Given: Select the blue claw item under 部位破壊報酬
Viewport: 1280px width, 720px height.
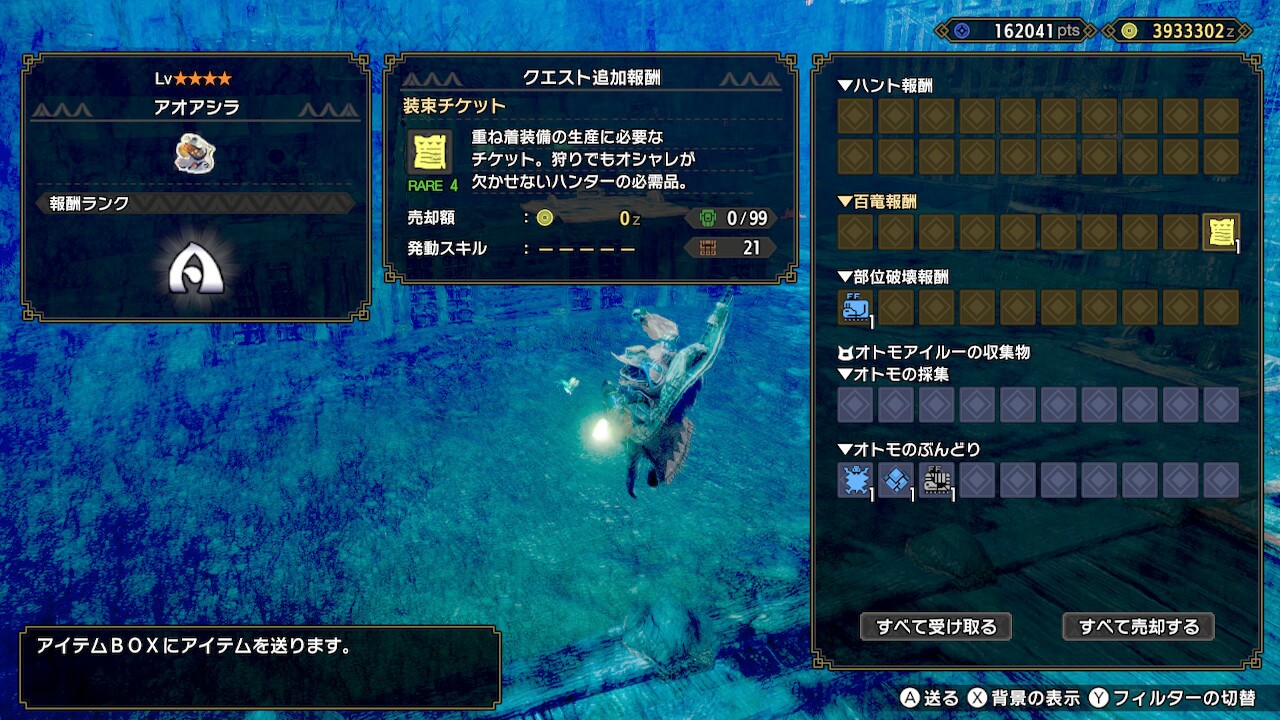Looking at the screenshot, I should pos(855,308).
